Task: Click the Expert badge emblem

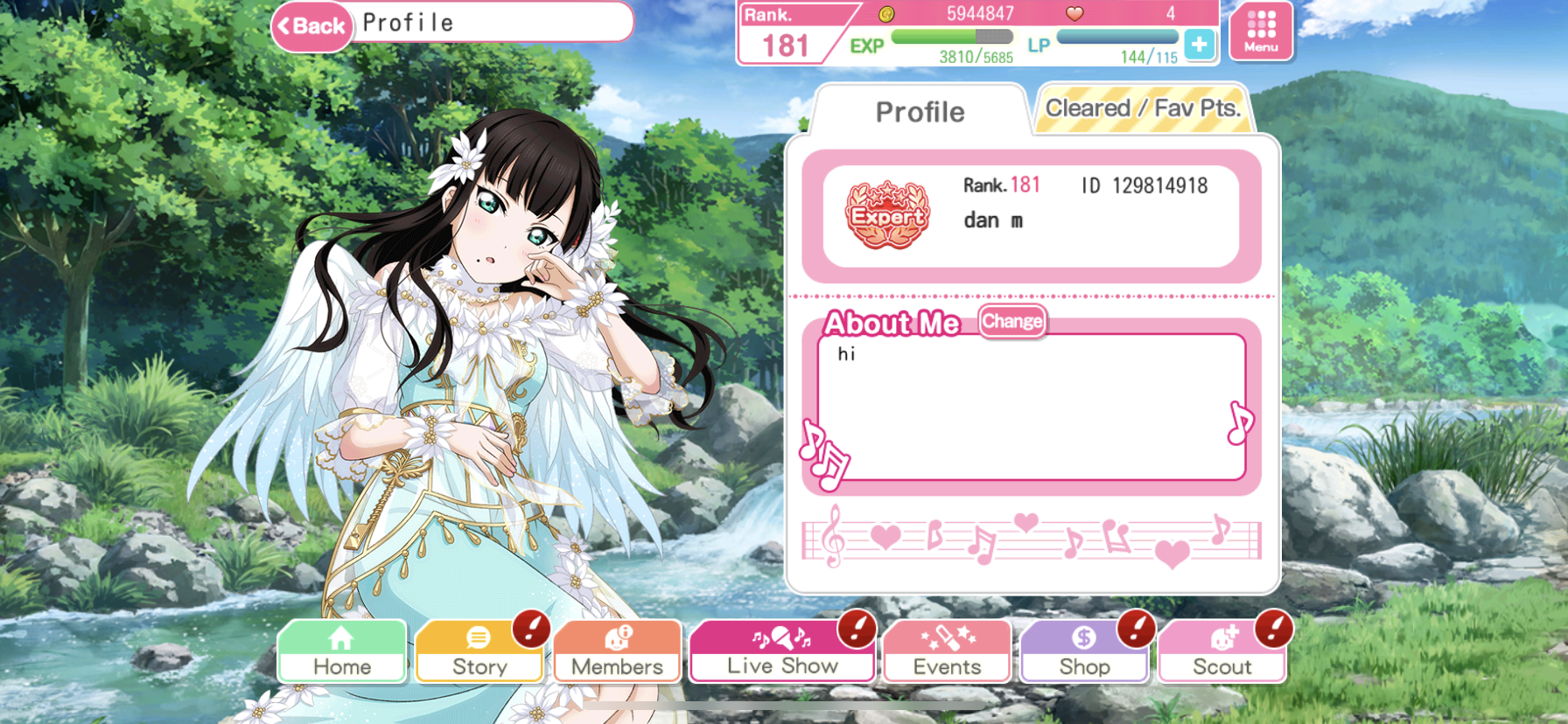Action: point(887,215)
